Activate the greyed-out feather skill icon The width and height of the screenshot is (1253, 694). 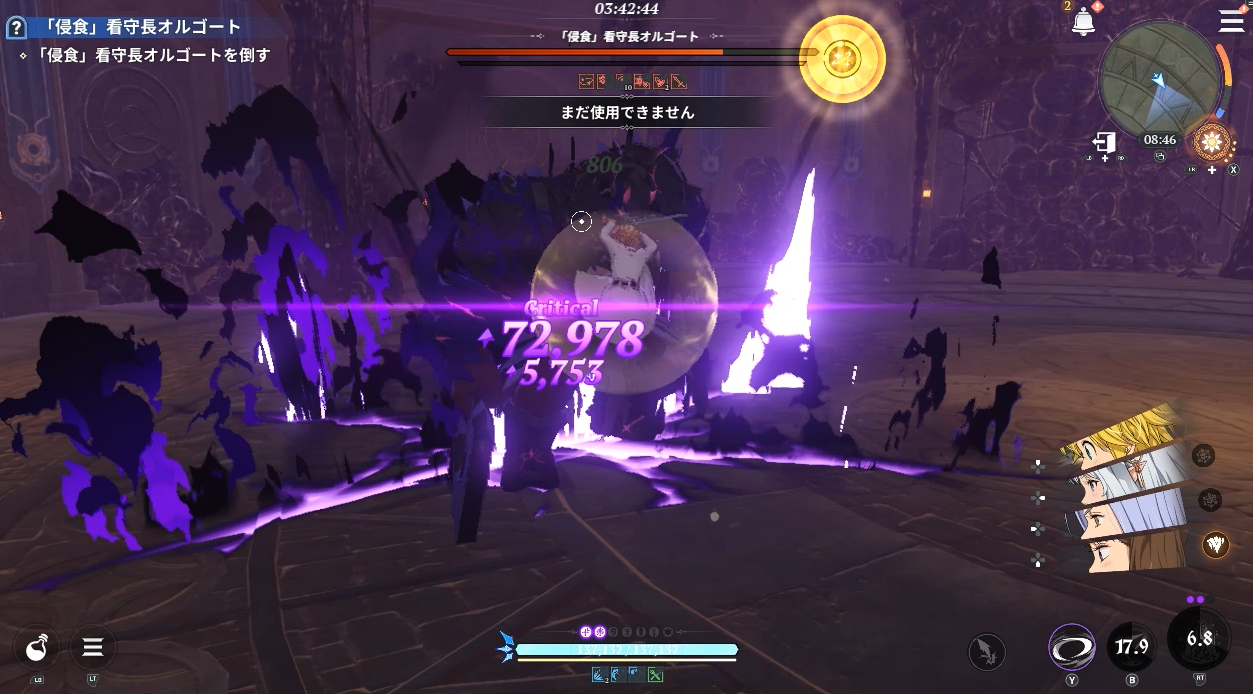[x=987, y=652]
